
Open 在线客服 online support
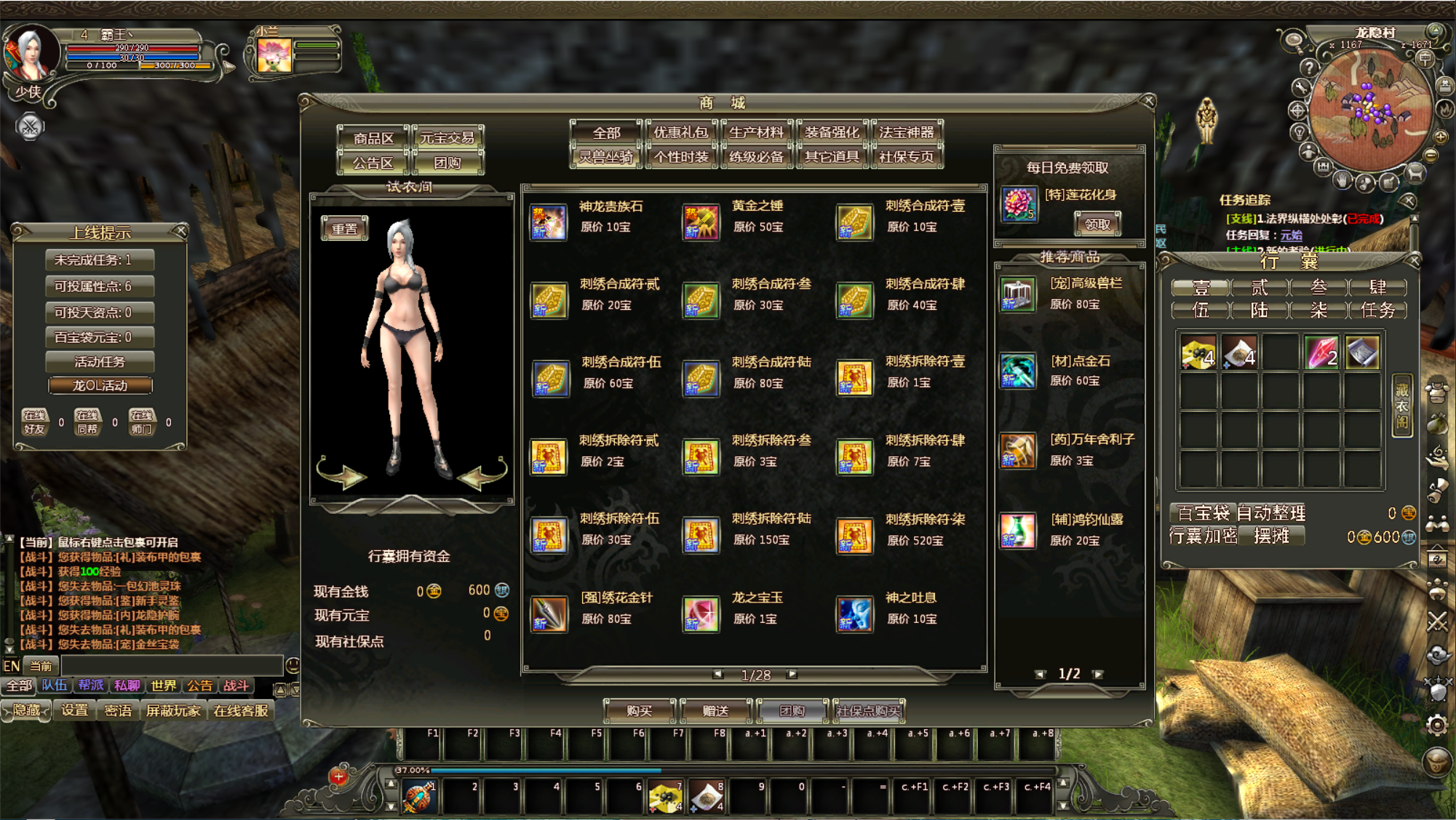tap(241, 710)
